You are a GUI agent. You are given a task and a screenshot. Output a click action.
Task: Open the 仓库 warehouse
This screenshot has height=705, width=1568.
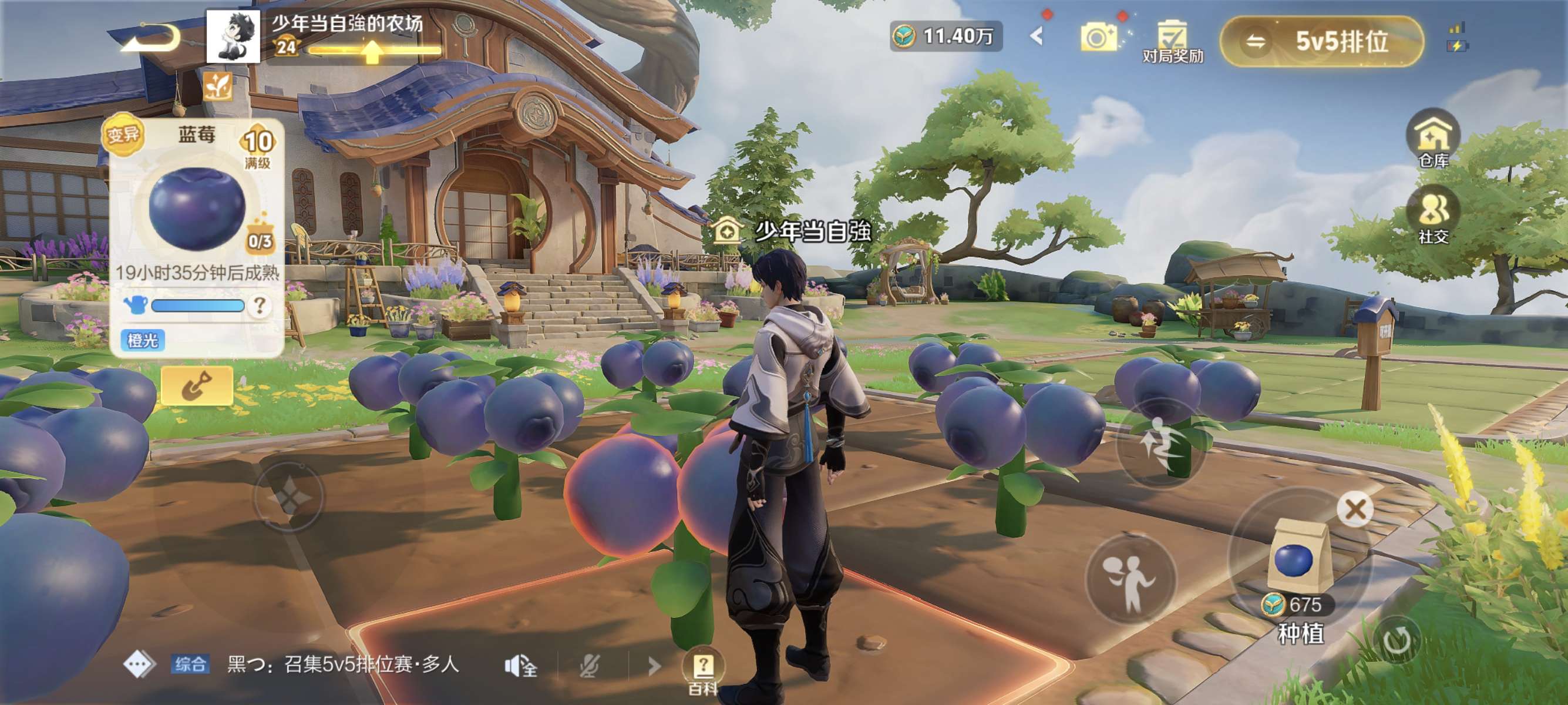coord(1433,139)
